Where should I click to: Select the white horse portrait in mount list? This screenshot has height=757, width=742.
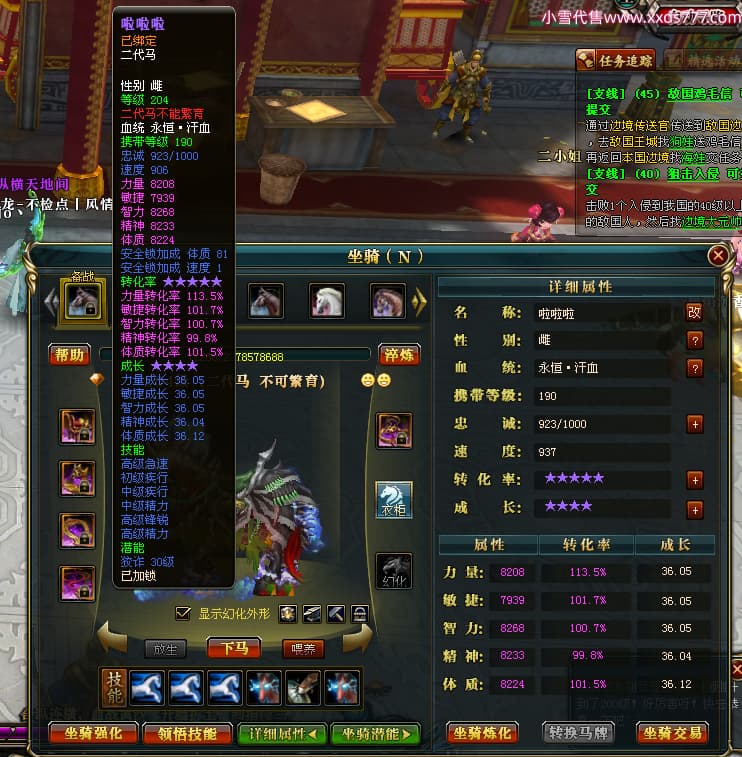327,301
